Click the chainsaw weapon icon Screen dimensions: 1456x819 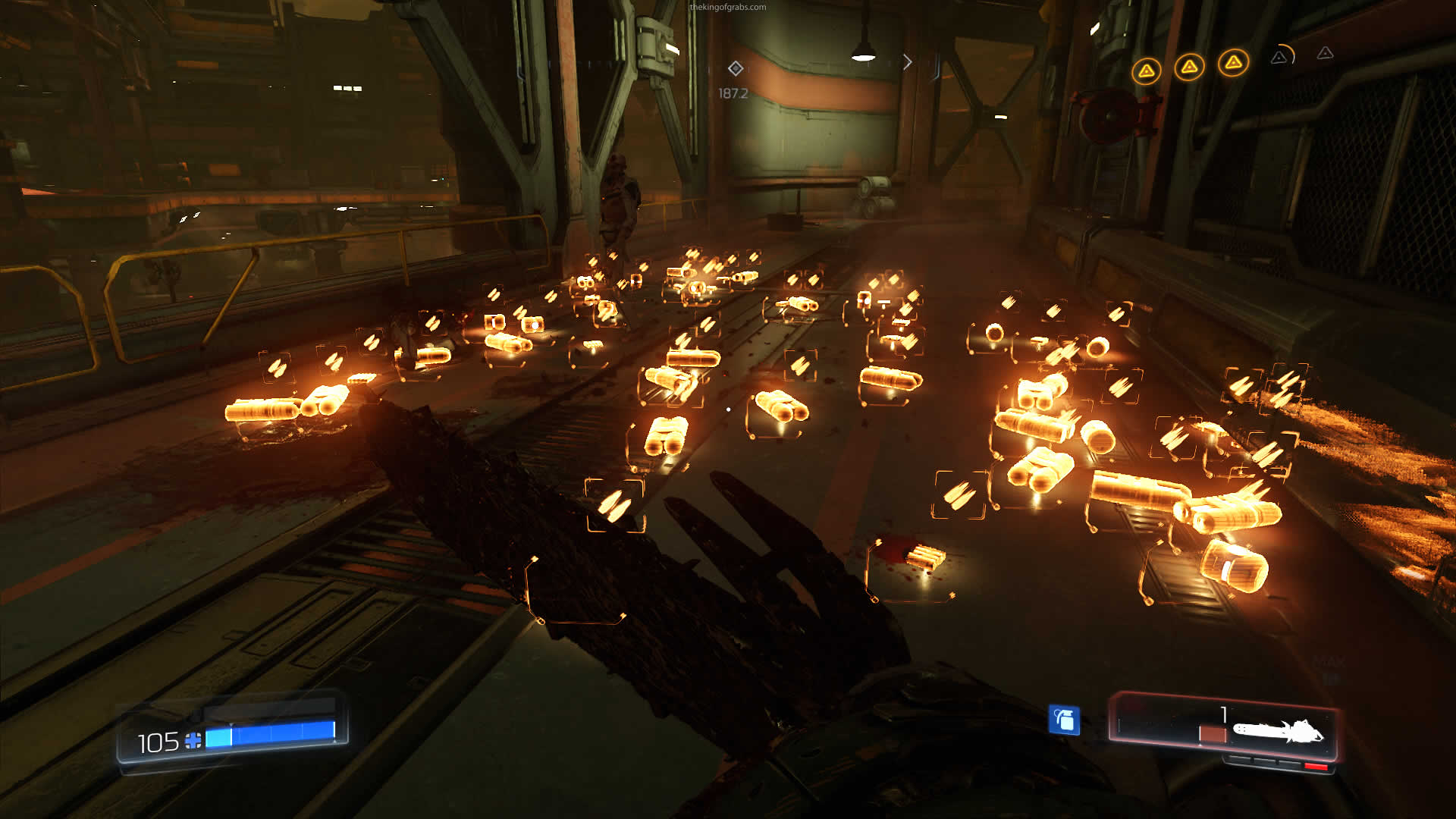(1278, 732)
